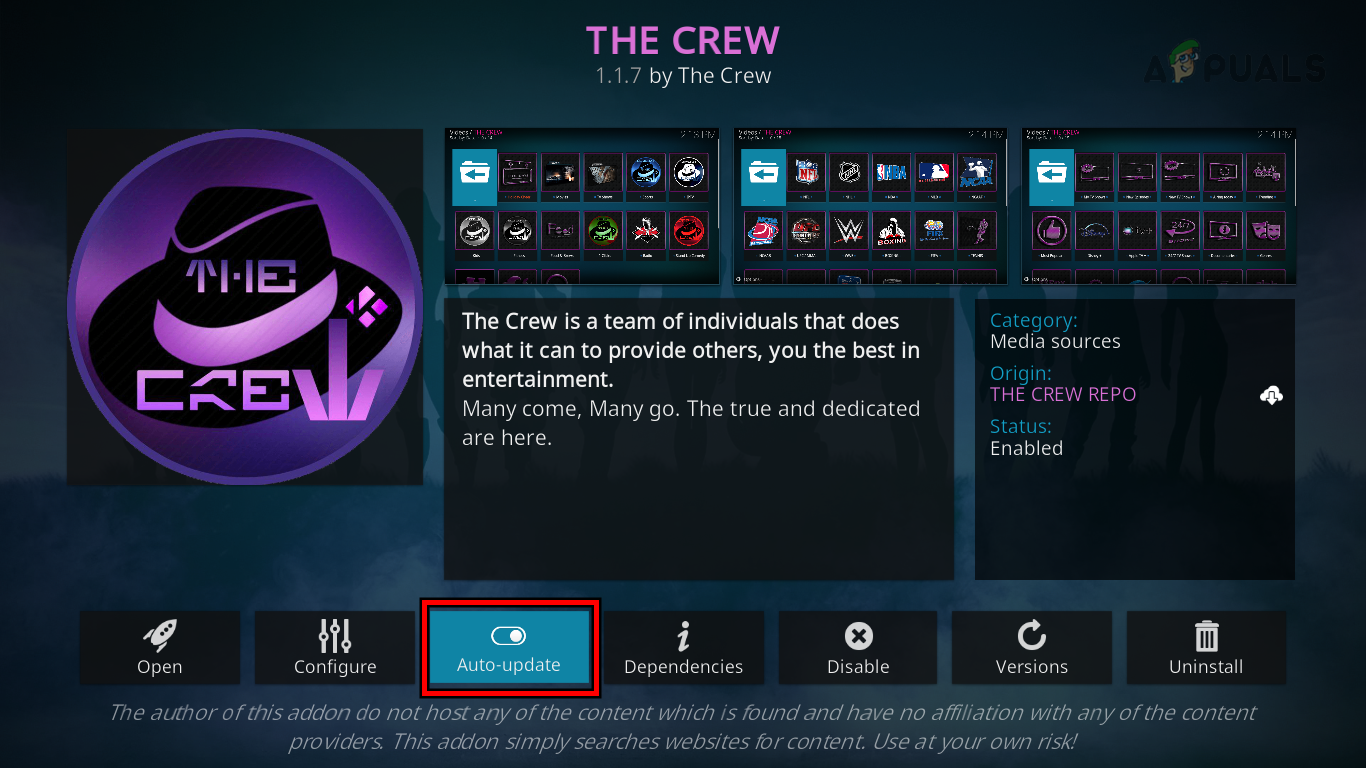Open THE CREW addon

pyautogui.click(x=160, y=648)
